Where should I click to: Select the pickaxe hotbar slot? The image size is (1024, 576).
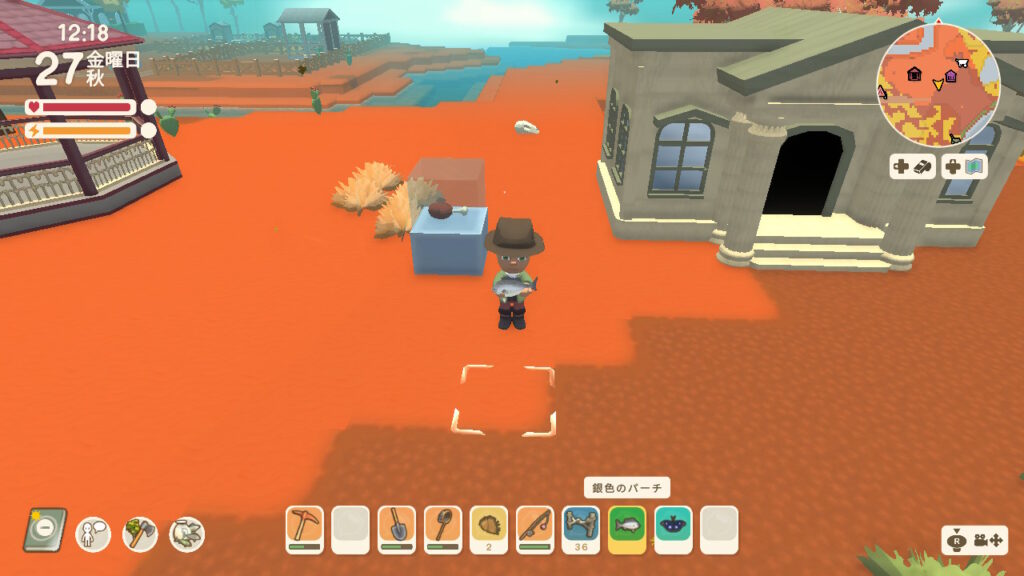click(304, 528)
